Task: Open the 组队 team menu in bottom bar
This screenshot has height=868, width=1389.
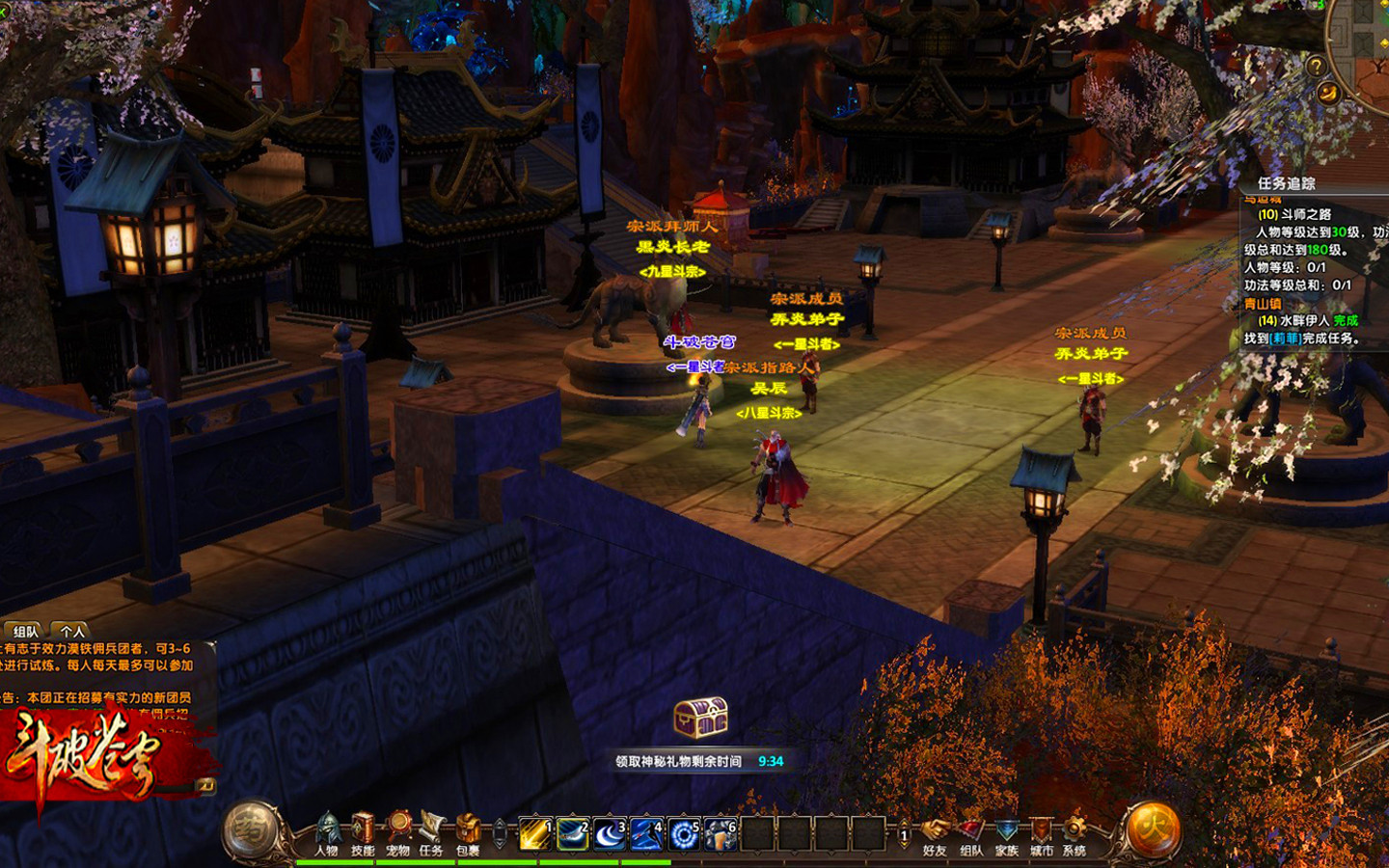Action: [x=971, y=833]
